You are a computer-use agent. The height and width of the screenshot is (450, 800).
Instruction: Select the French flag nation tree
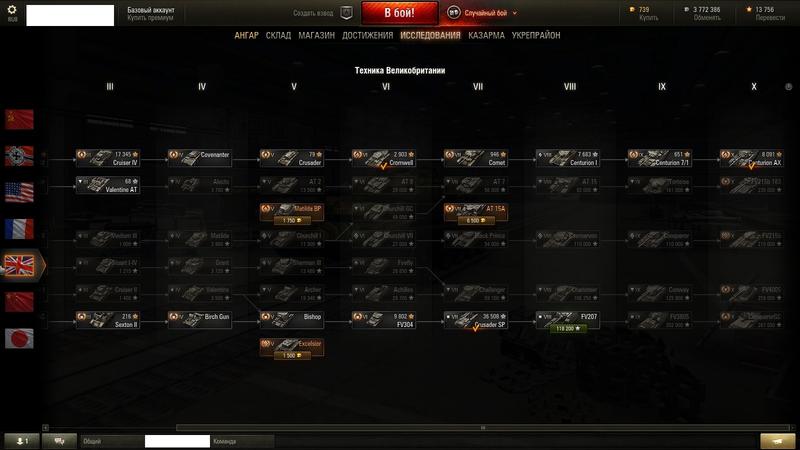click(19, 229)
